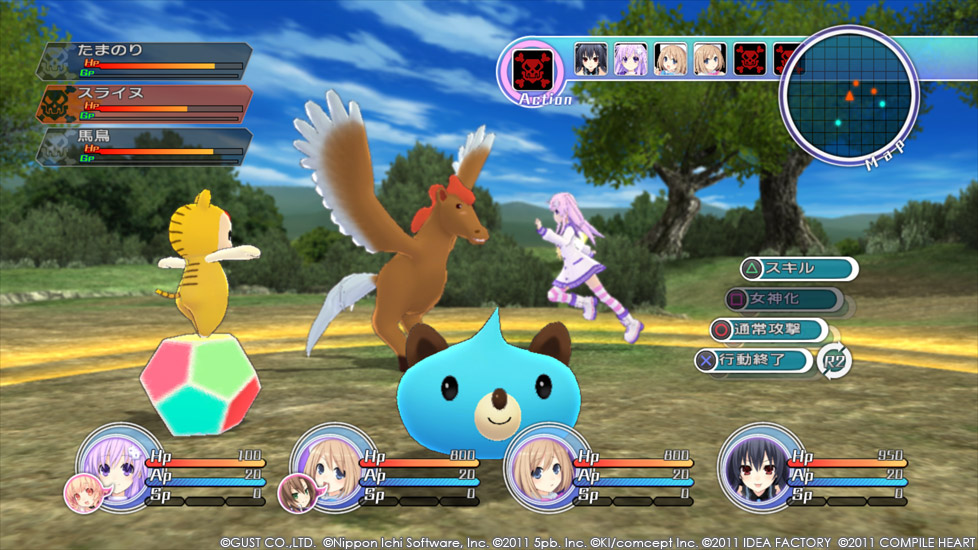Click the black-haired girl's party status portrait
The width and height of the screenshot is (978, 550).
click(x=753, y=463)
